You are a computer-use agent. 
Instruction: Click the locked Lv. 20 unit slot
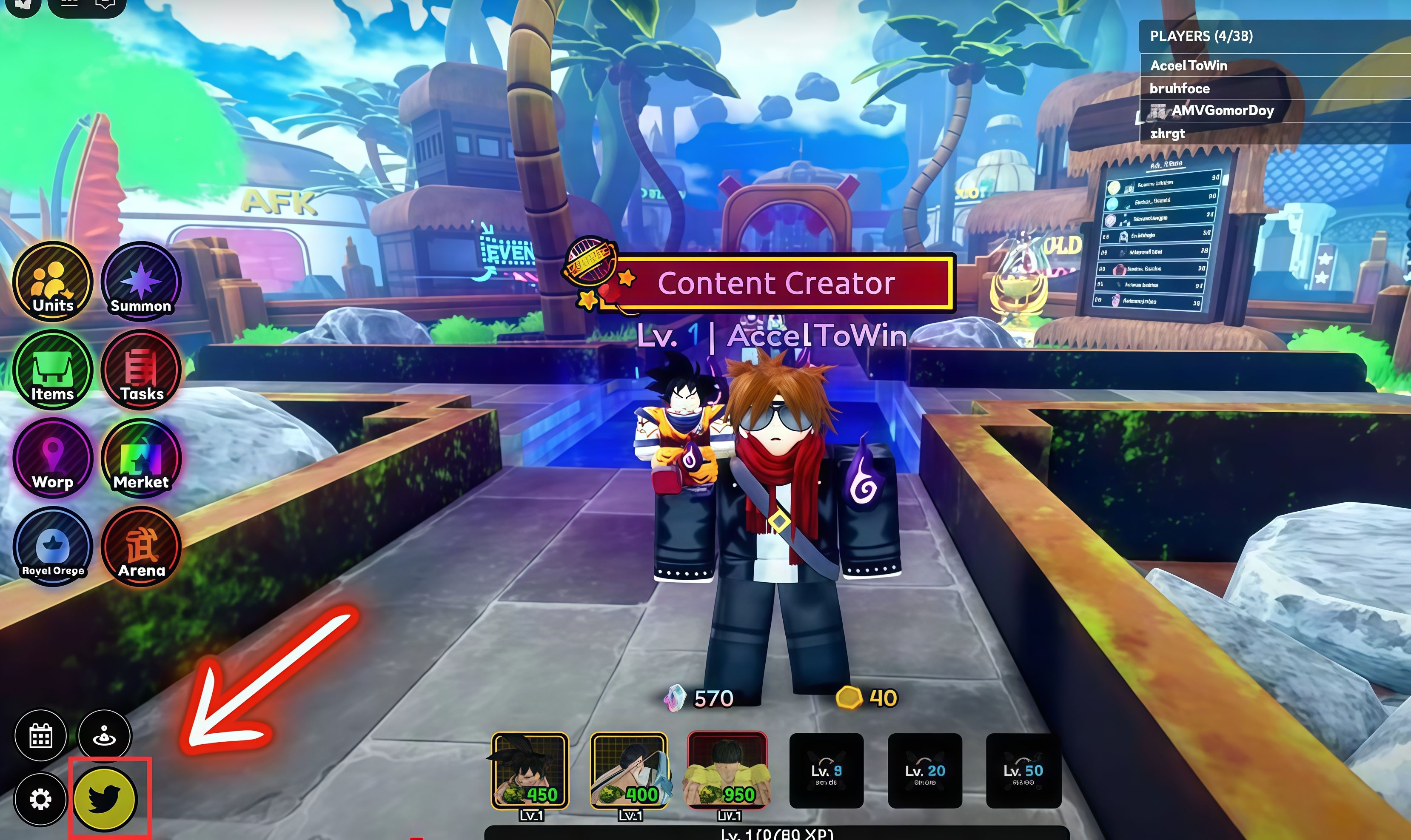(x=925, y=770)
